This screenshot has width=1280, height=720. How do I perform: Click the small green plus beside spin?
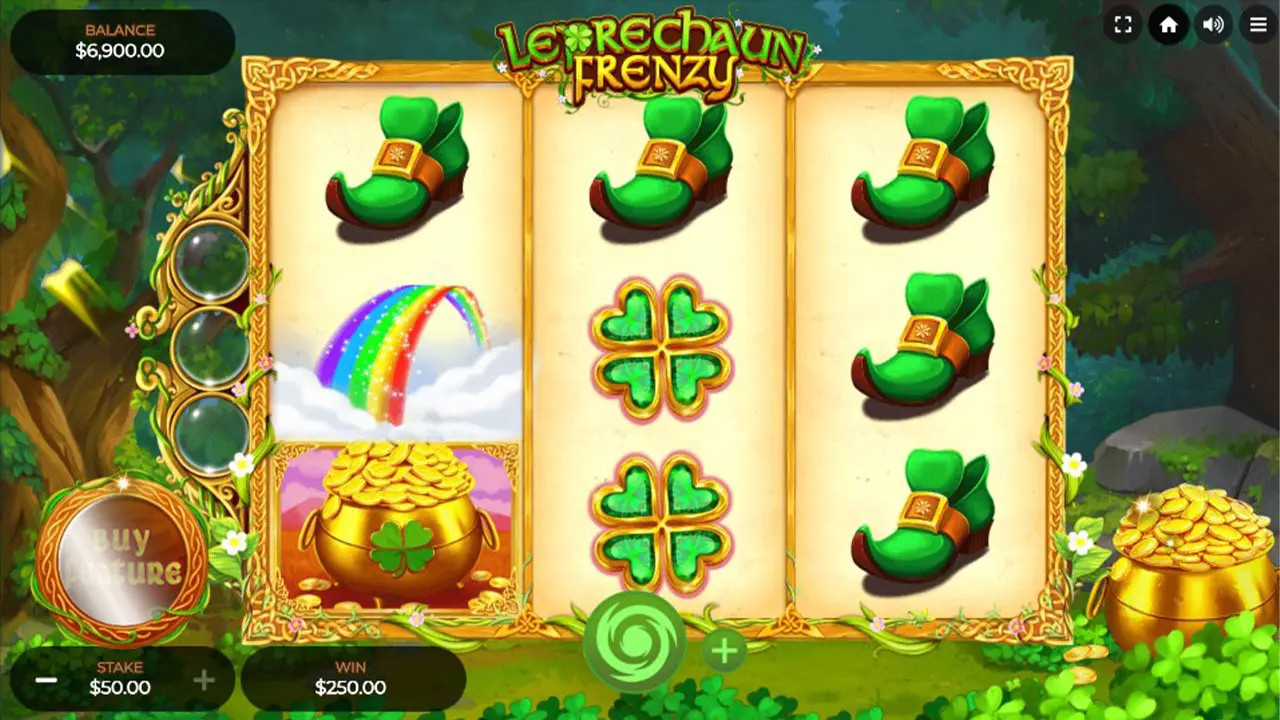[x=724, y=651]
